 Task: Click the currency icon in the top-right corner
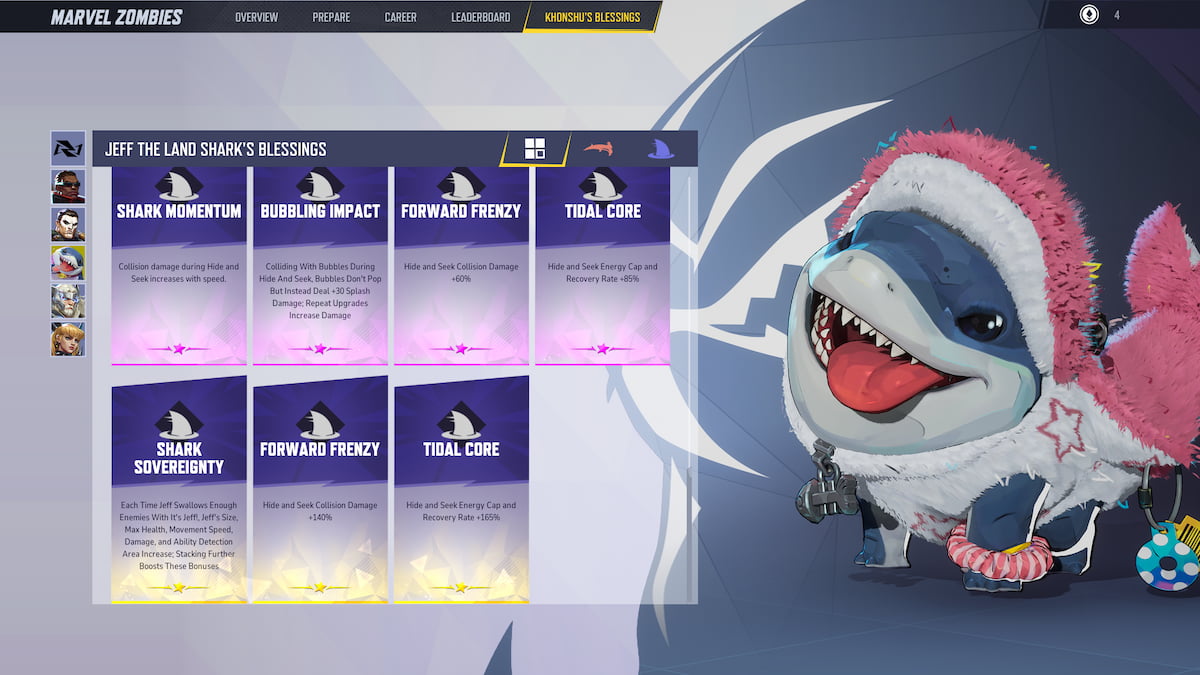pos(1089,15)
